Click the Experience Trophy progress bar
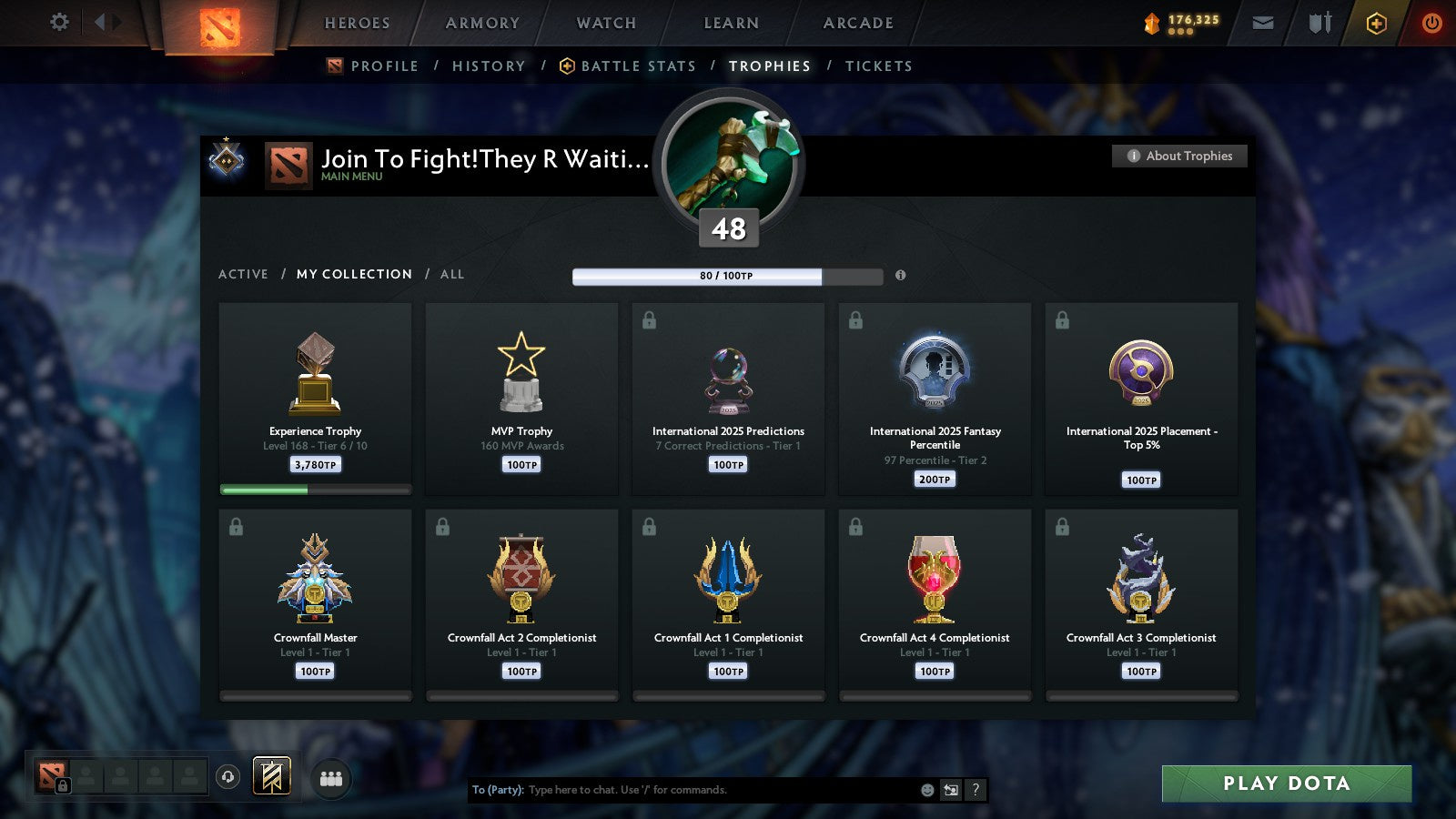The width and height of the screenshot is (1456, 819). tap(315, 489)
